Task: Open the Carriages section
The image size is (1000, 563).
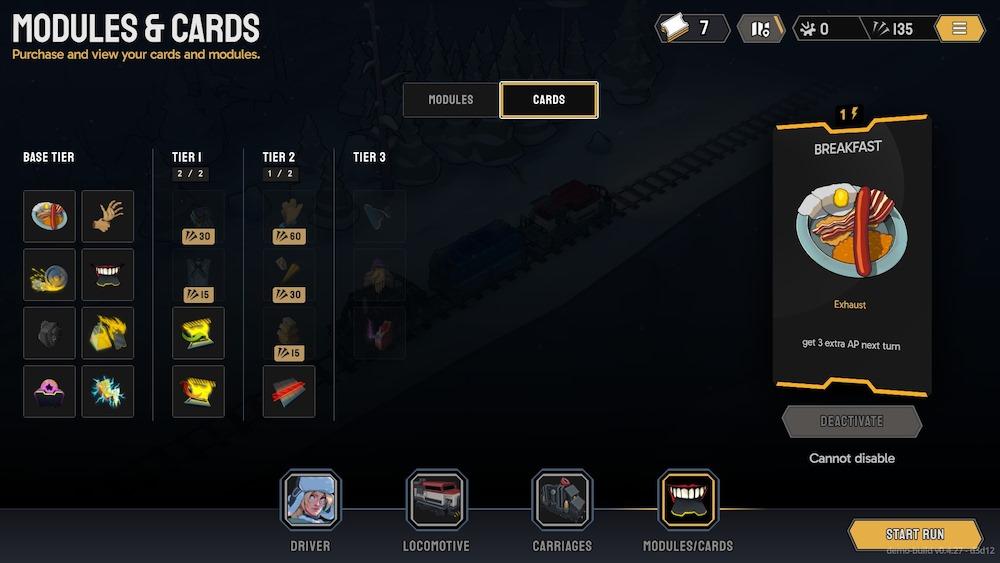Action: point(562,500)
